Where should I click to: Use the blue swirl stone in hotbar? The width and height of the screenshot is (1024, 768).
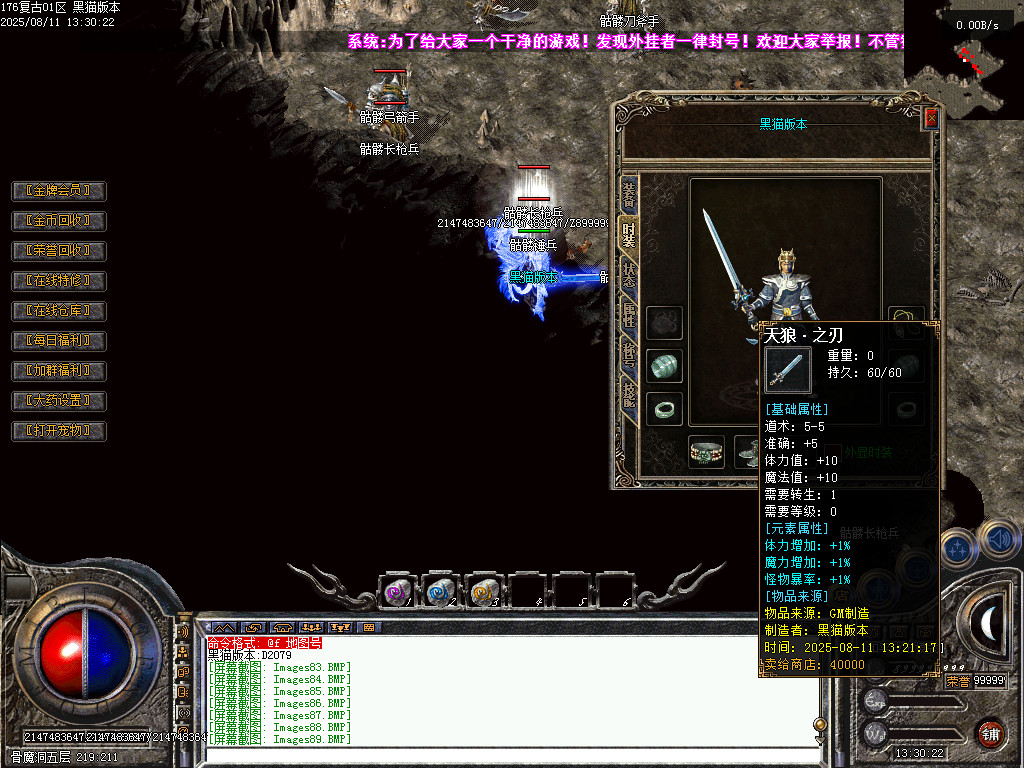click(x=442, y=592)
